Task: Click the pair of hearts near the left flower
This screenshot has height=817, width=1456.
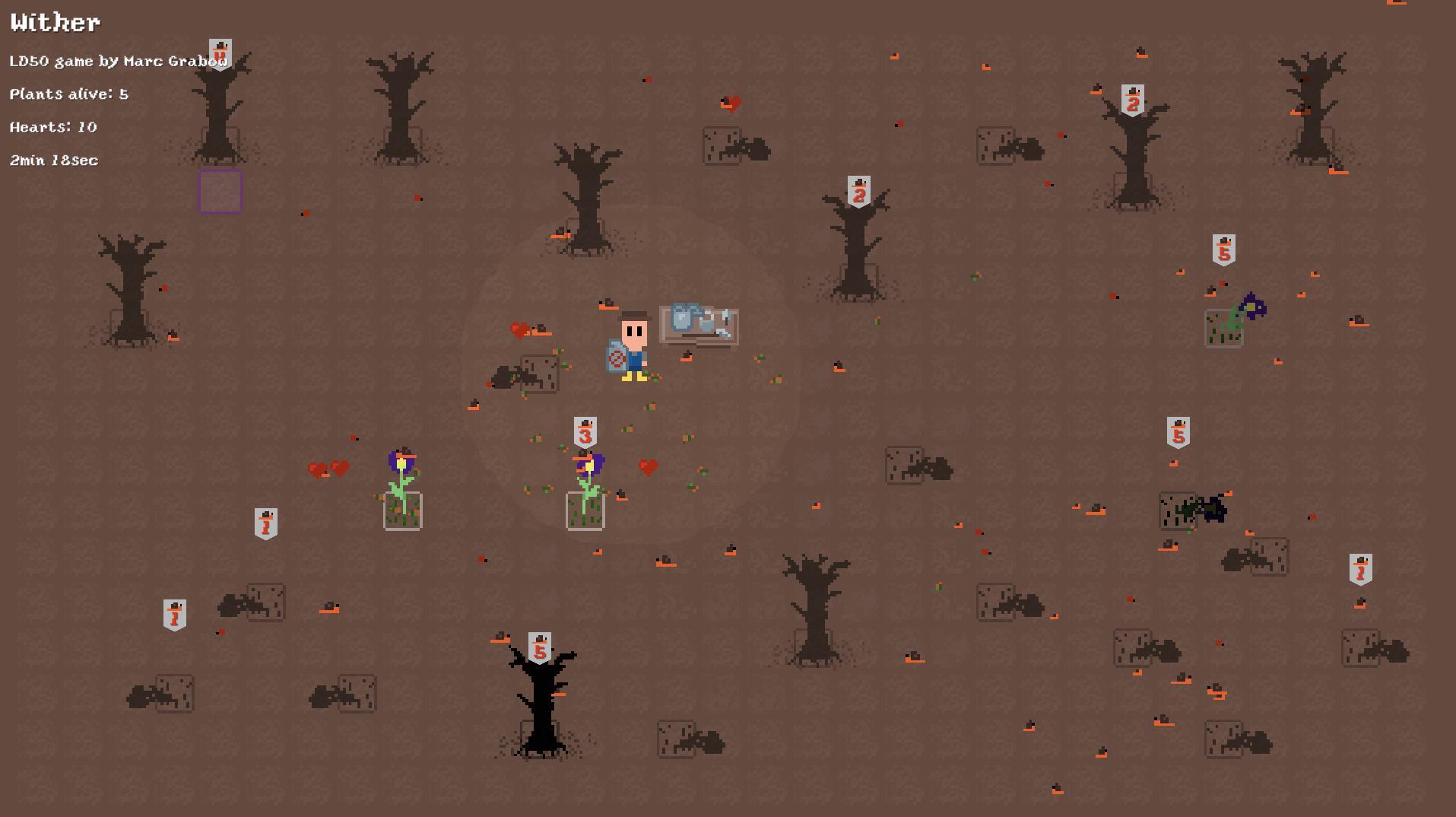Action: [328, 469]
